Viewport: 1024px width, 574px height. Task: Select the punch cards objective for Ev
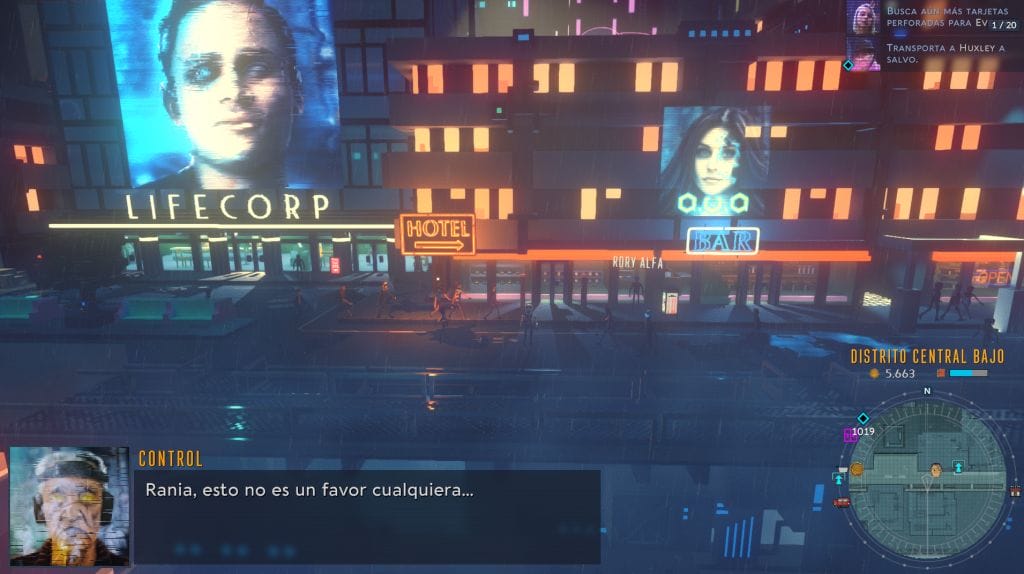pyautogui.click(x=934, y=17)
